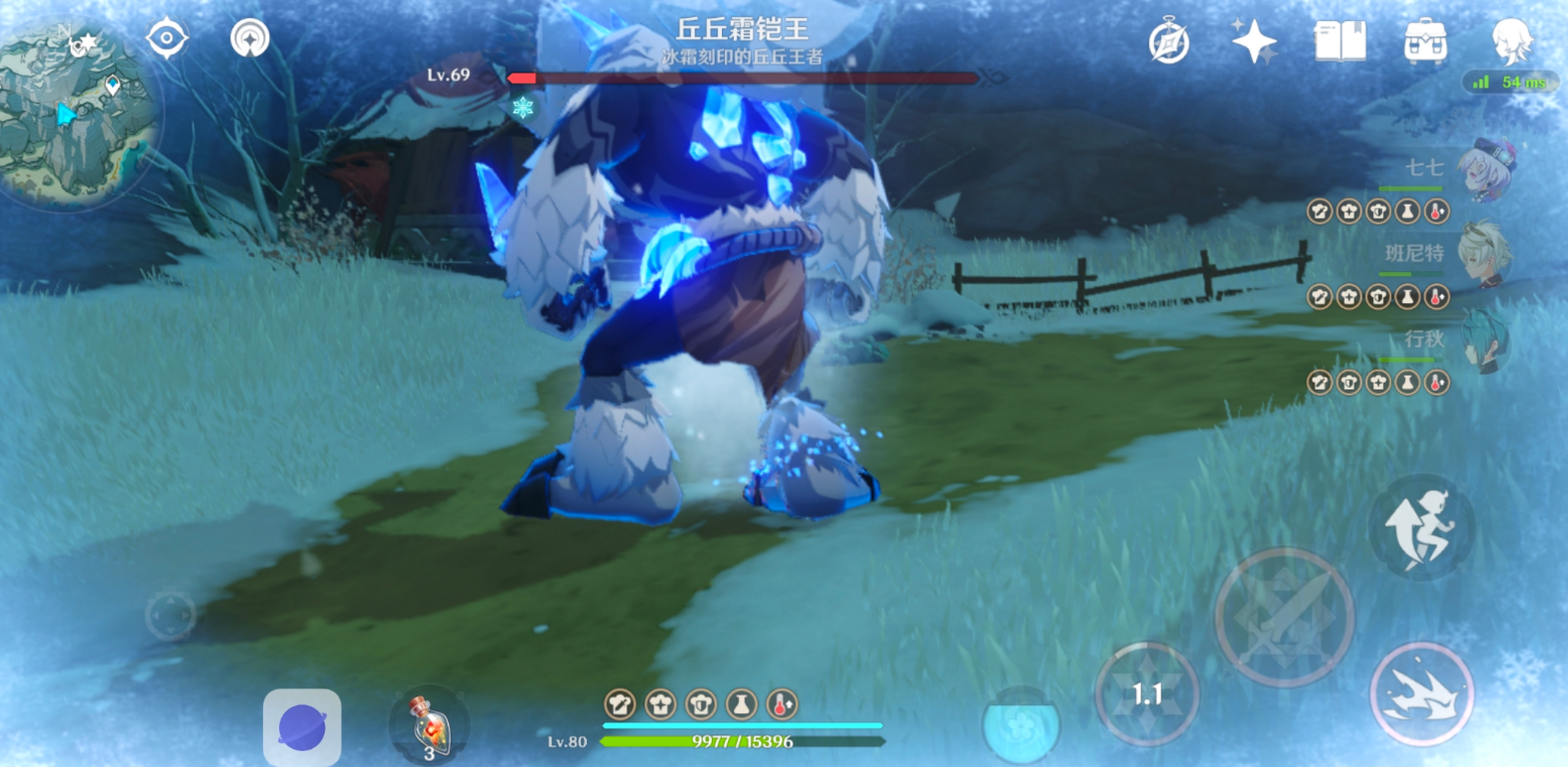This screenshot has width=1568, height=767.
Task: Use the potion gadget with count 3
Action: coord(430,726)
